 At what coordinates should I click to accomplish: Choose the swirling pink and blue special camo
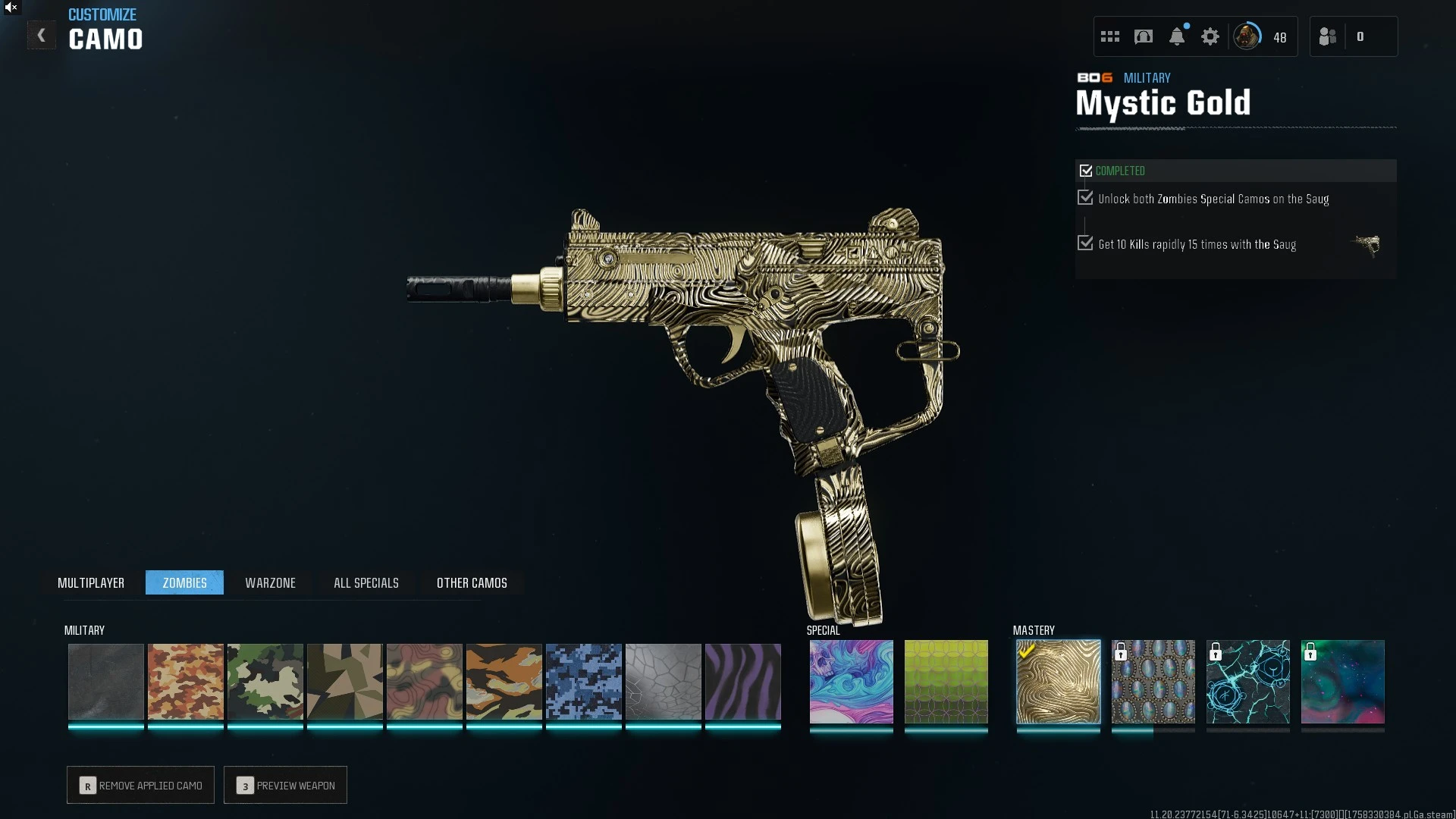pos(851,681)
